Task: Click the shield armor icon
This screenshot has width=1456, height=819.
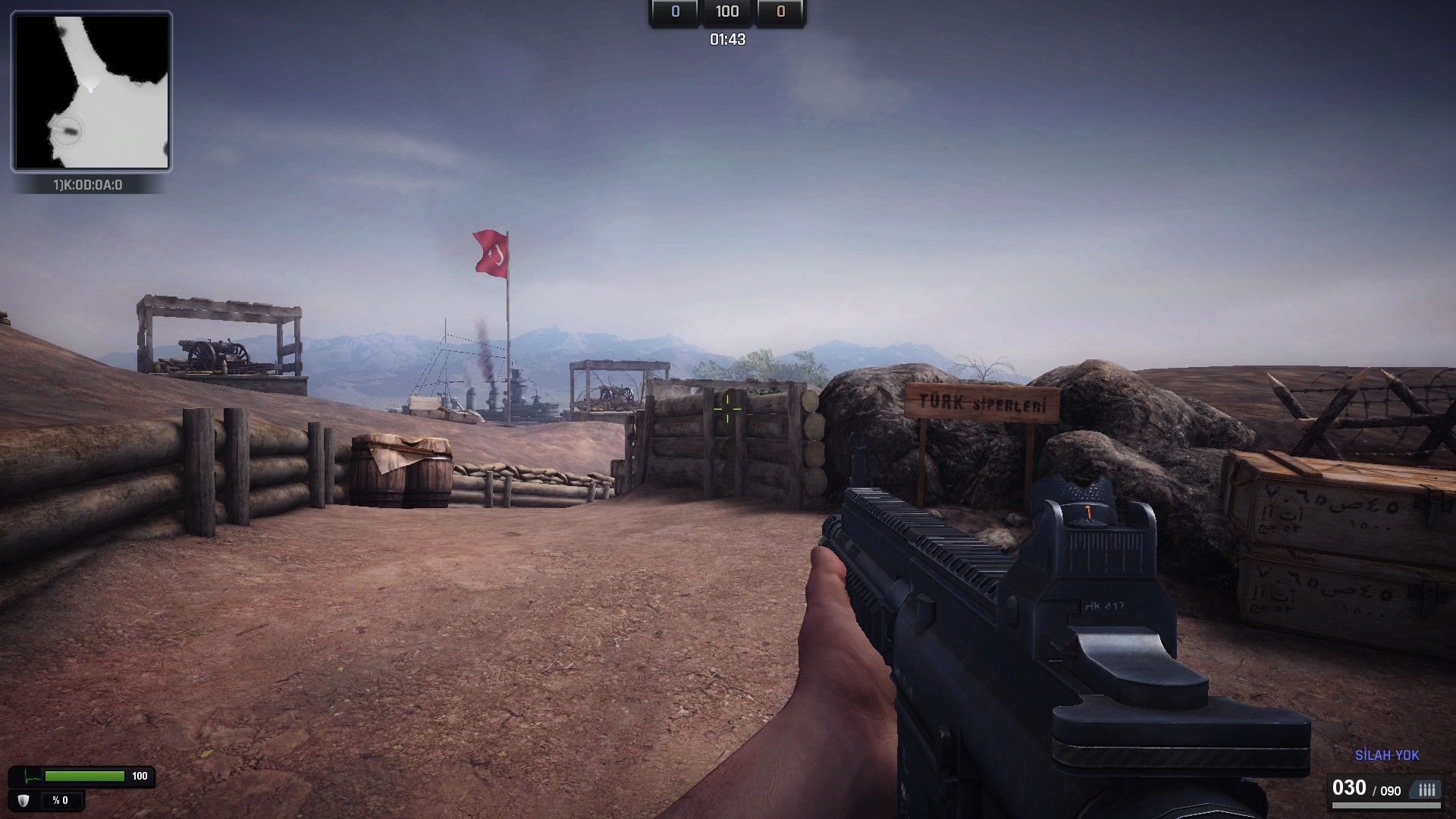Action: (23, 801)
